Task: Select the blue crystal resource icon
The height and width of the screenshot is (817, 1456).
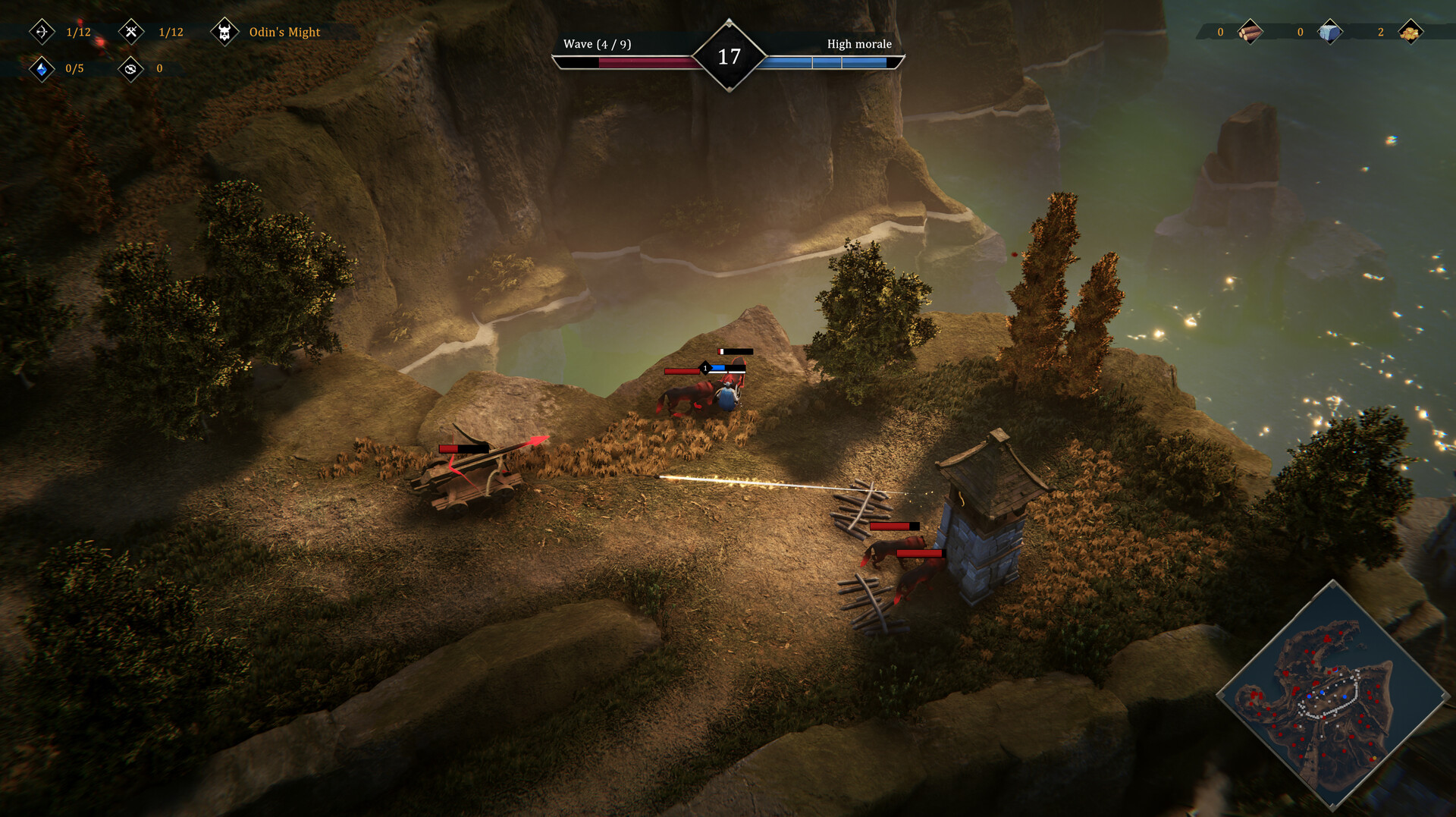Action: pyautogui.click(x=42, y=68)
